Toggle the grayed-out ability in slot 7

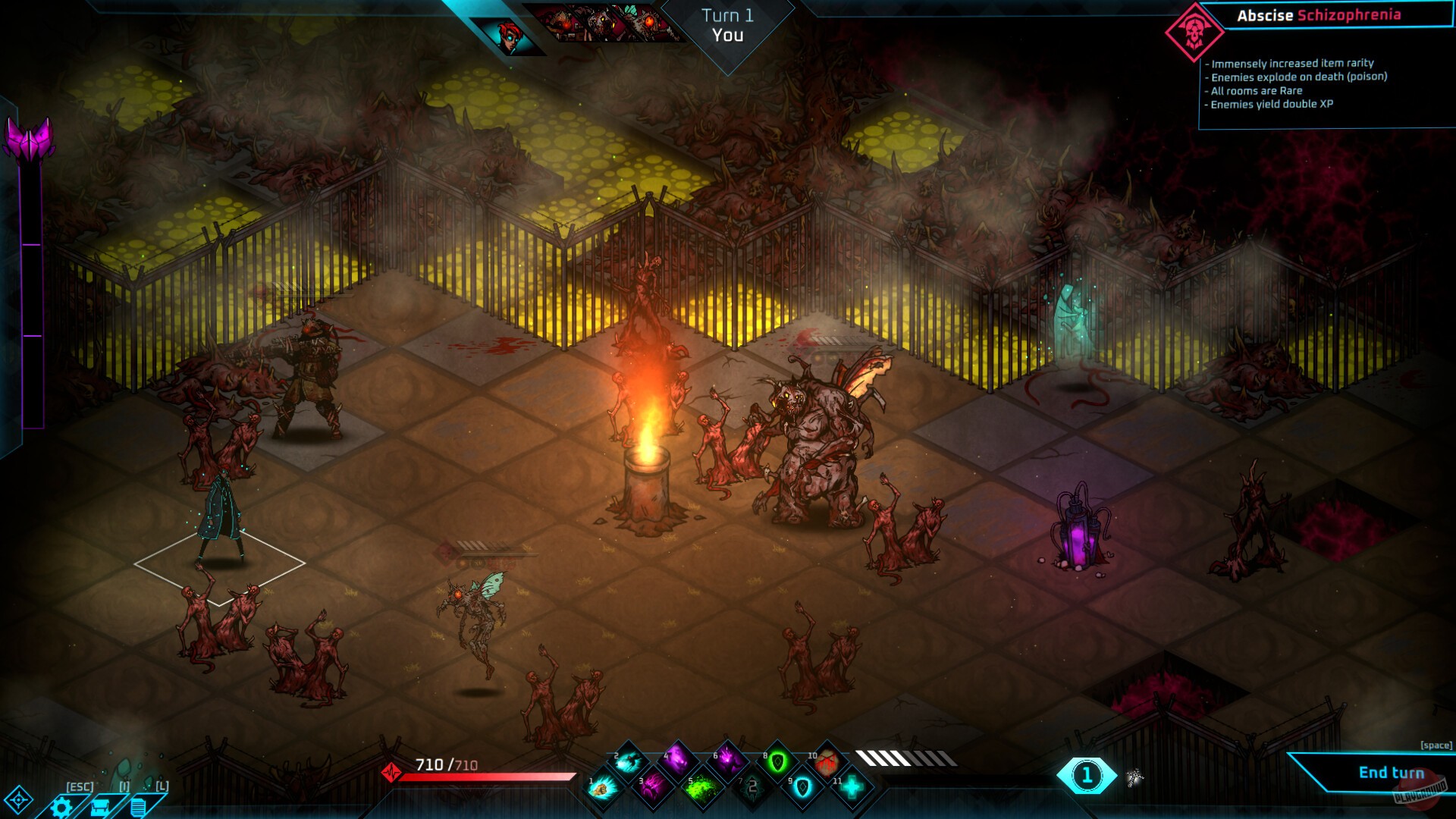pos(752,787)
